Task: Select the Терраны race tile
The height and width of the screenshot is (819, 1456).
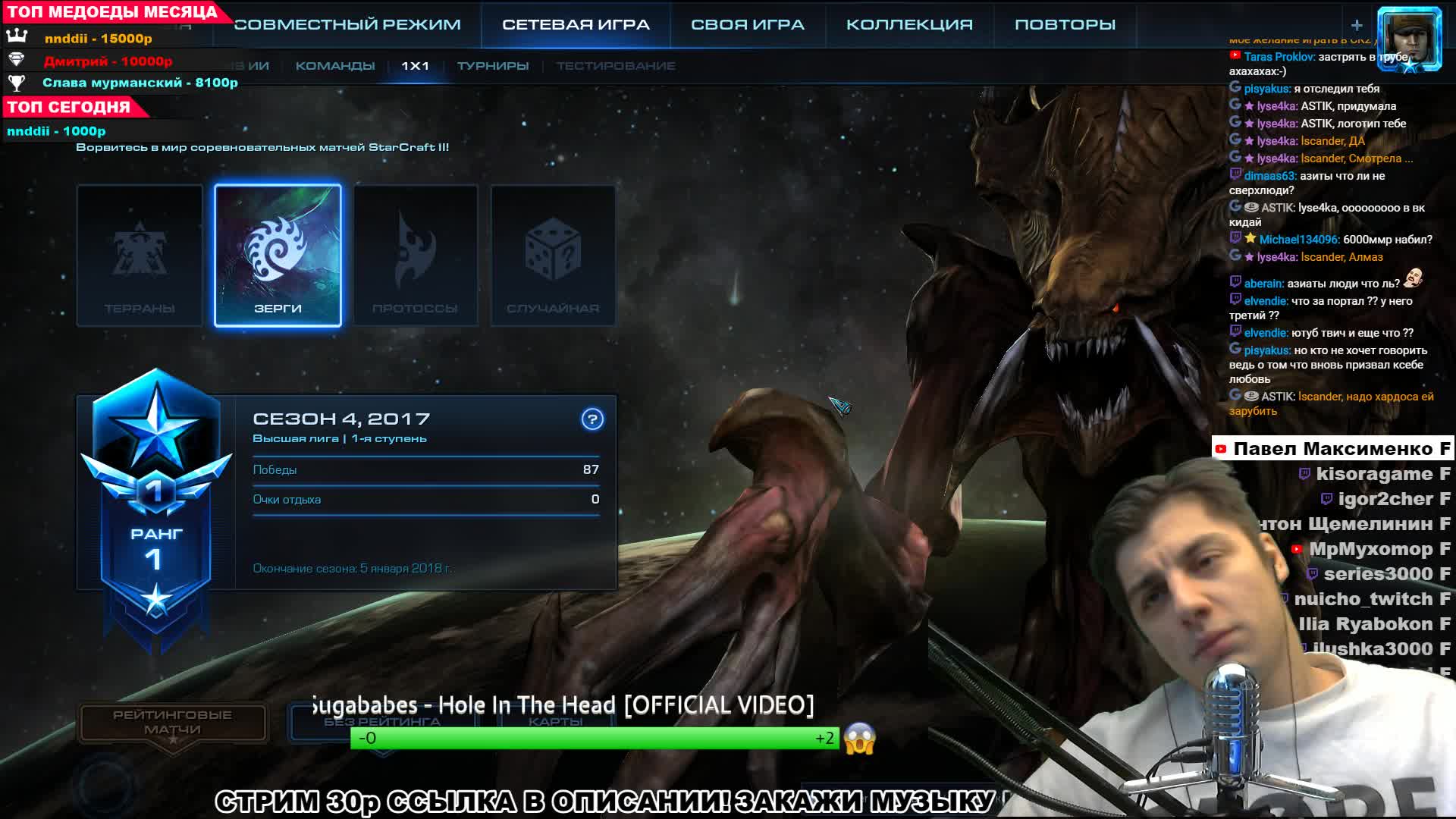Action: pyautogui.click(x=140, y=256)
